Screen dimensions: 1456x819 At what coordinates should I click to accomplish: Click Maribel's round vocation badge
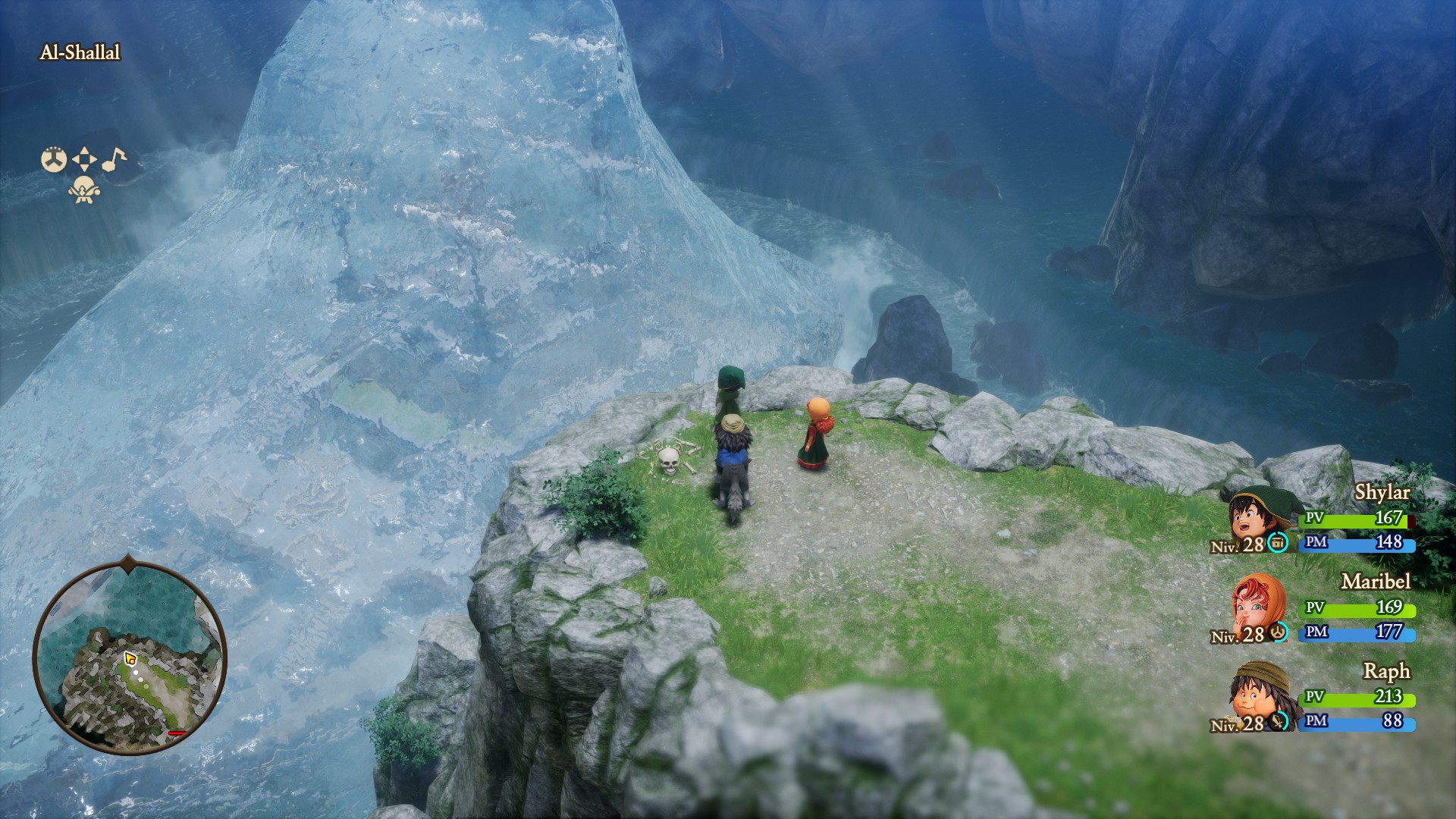tap(1279, 632)
